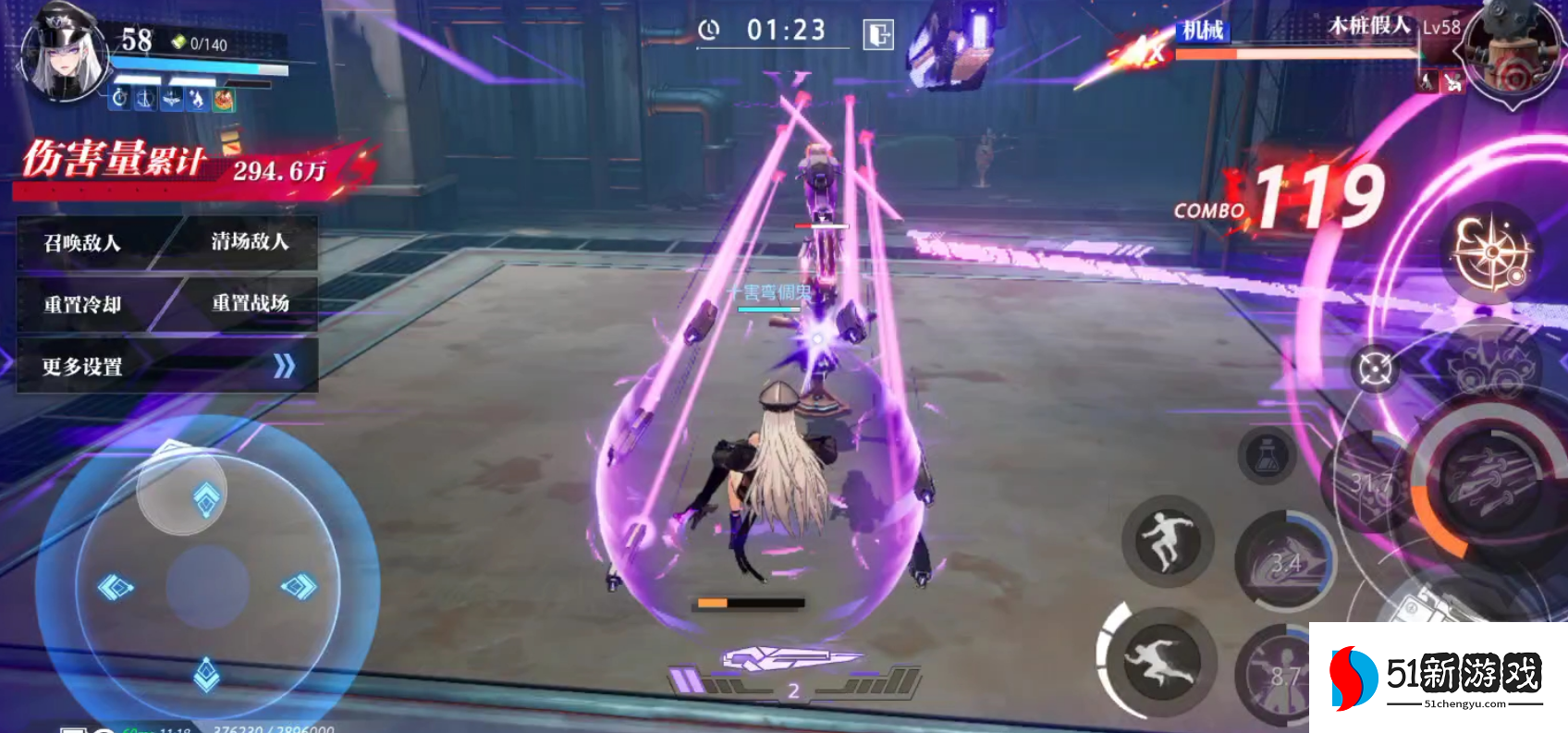
Task: Choose 重置冷却 to reset cooldowns
Action: click(x=82, y=305)
